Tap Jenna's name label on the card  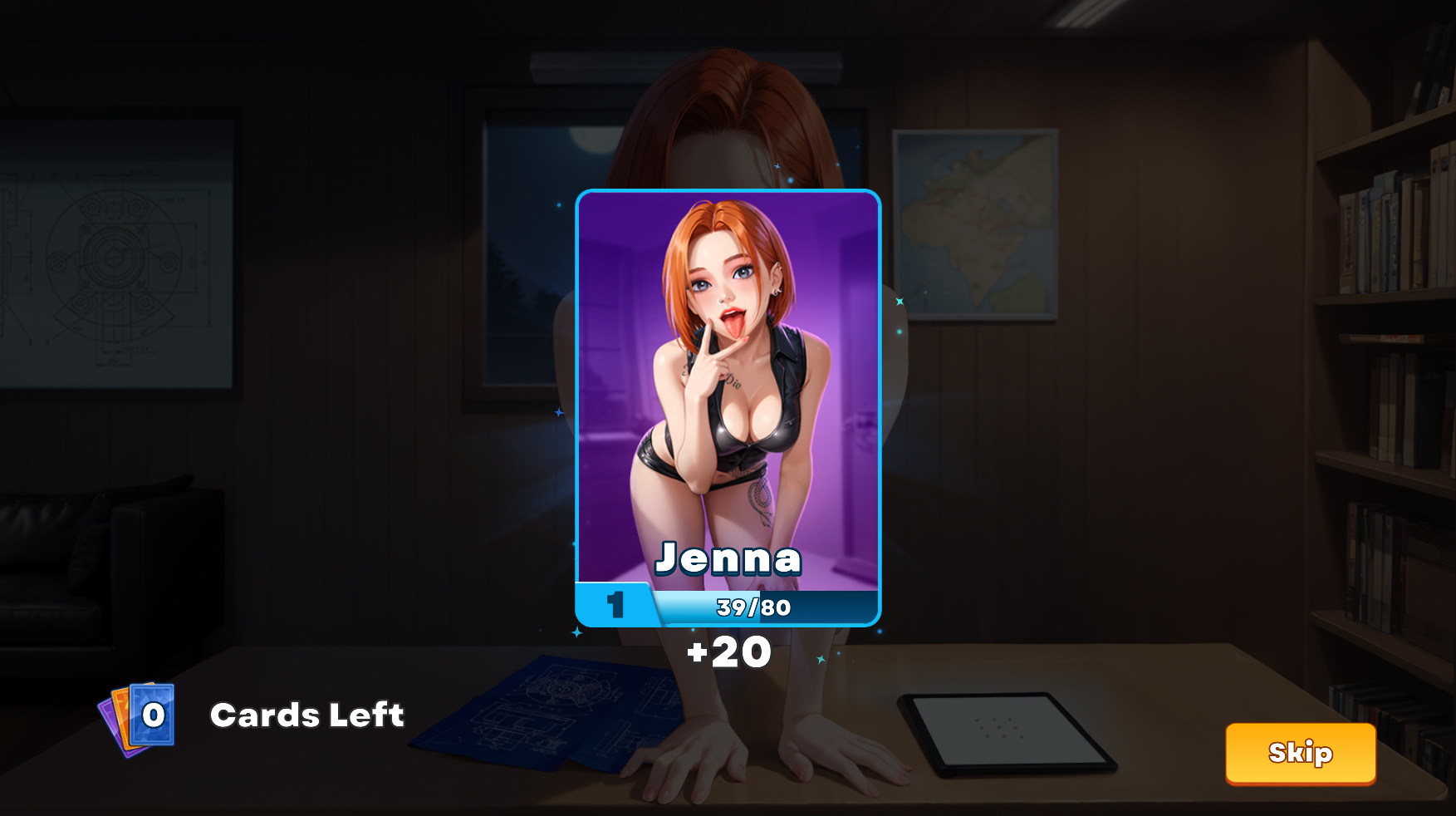point(727,560)
